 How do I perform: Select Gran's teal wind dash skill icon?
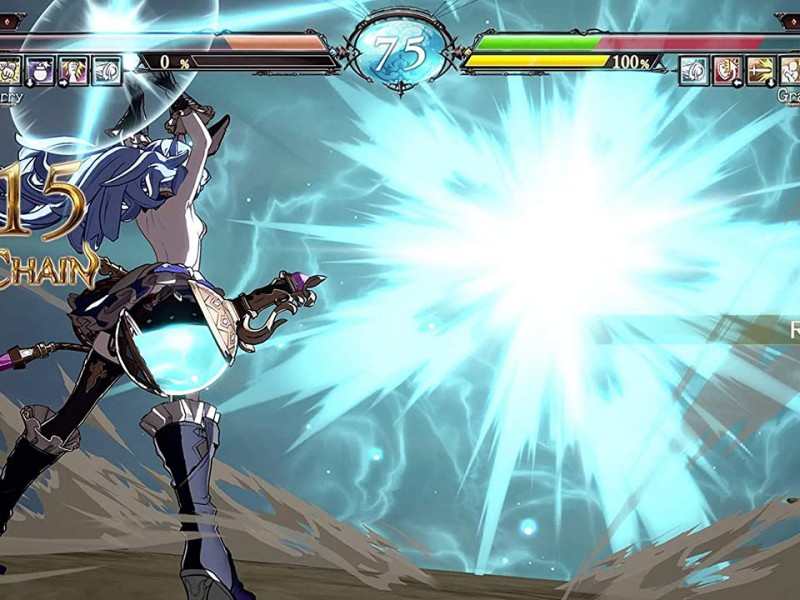pyautogui.click(x=694, y=70)
